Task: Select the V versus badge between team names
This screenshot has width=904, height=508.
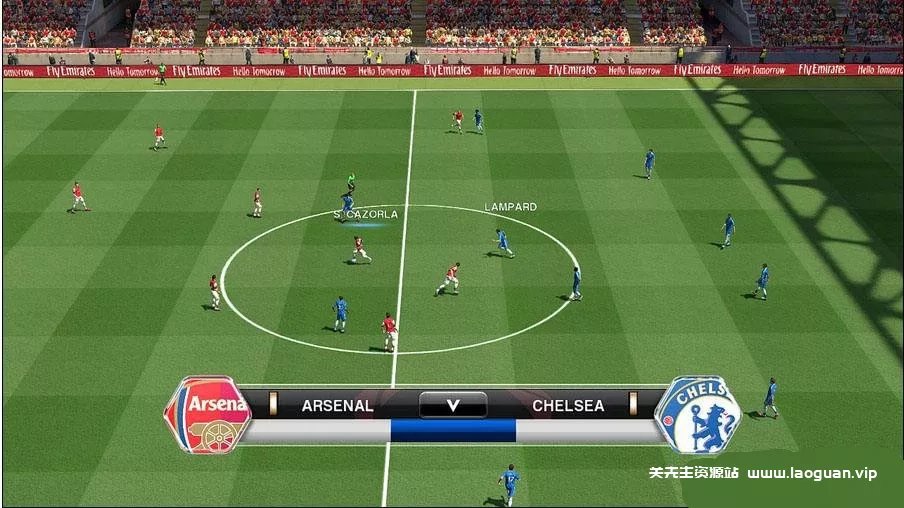Action: pyautogui.click(x=452, y=405)
